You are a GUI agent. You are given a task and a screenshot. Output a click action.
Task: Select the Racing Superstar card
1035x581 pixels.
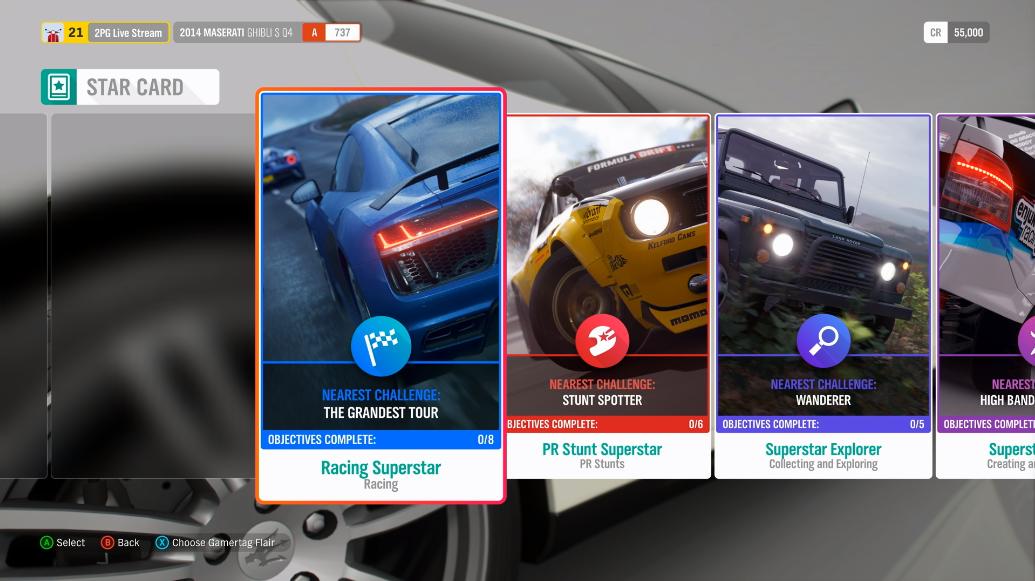[381, 296]
